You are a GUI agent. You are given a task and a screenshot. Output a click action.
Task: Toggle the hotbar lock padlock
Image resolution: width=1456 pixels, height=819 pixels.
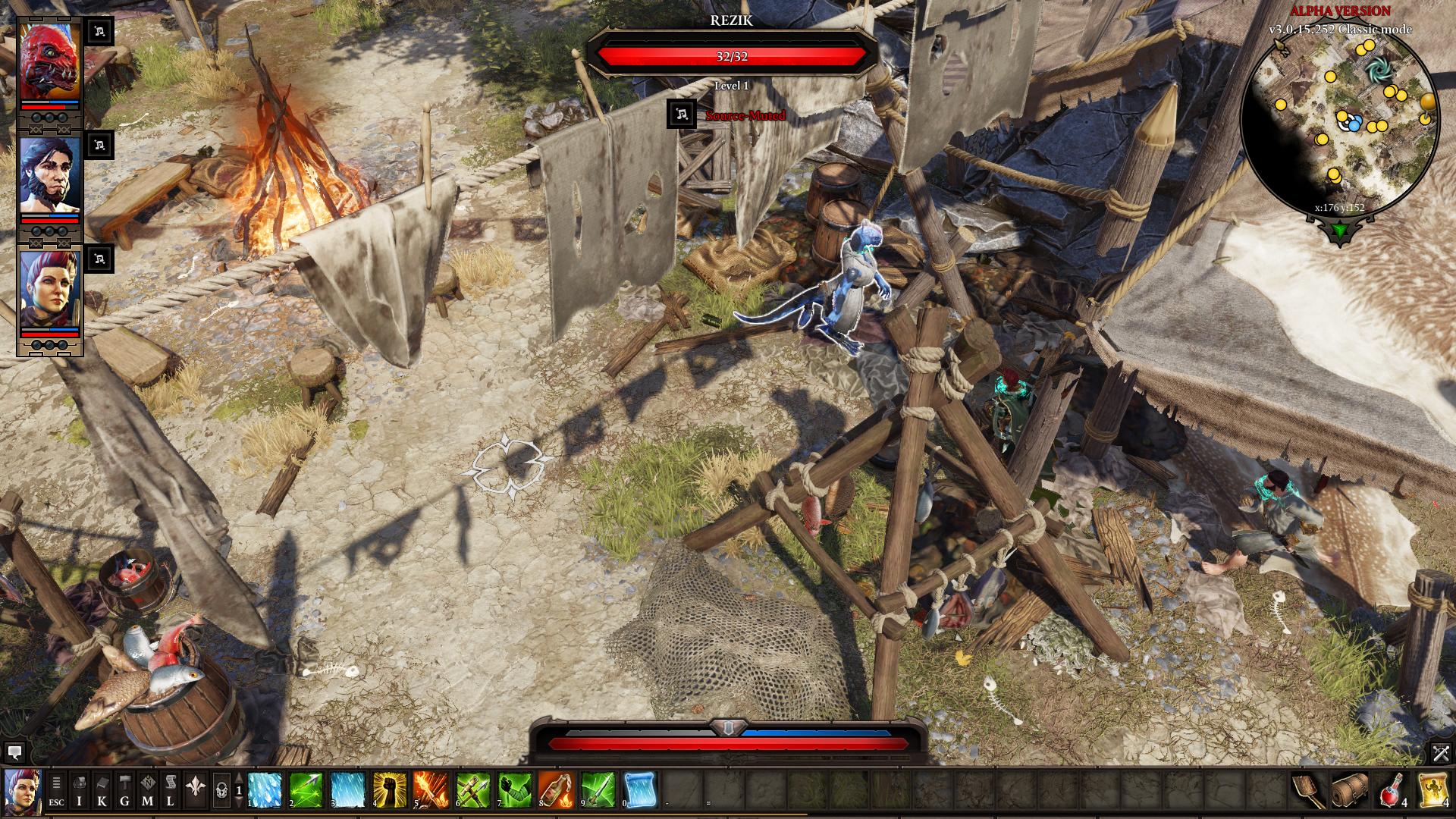coord(221,790)
